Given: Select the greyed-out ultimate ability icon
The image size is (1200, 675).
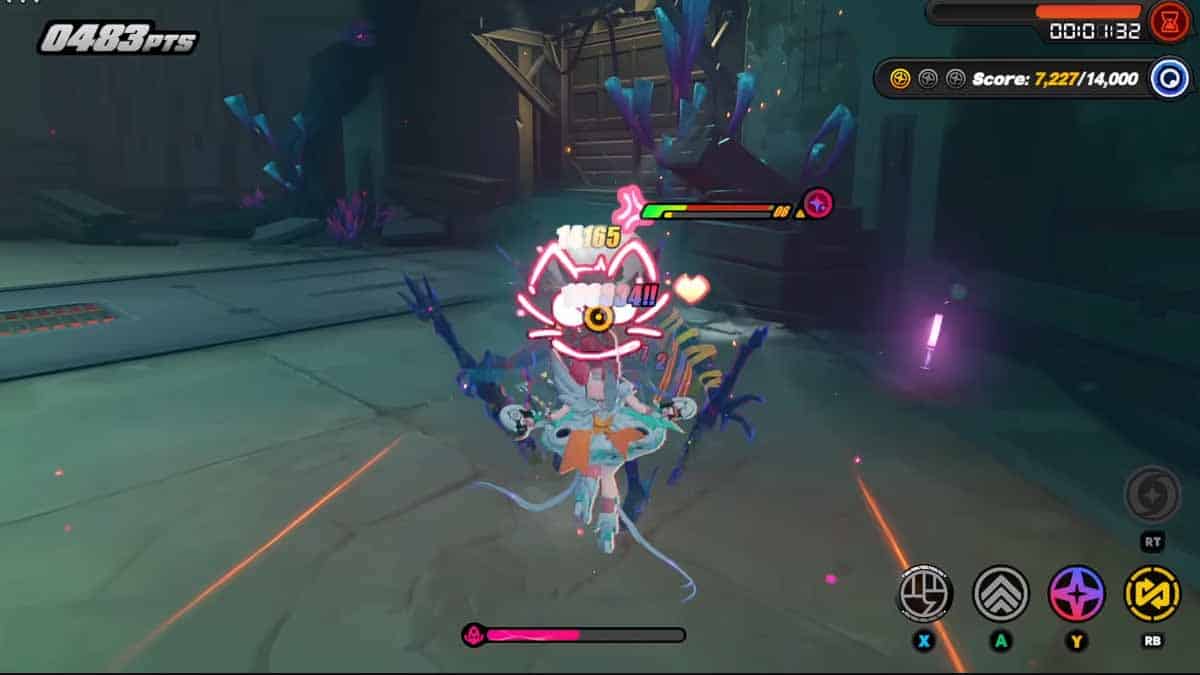Looking at the screenshot, I should [1152, 494].
